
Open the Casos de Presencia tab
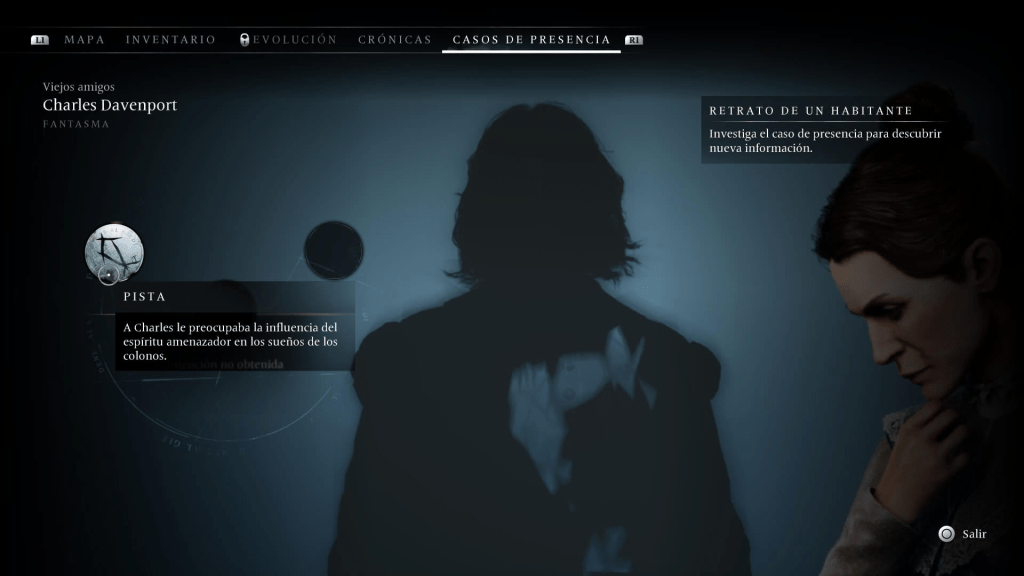[531, 40]
